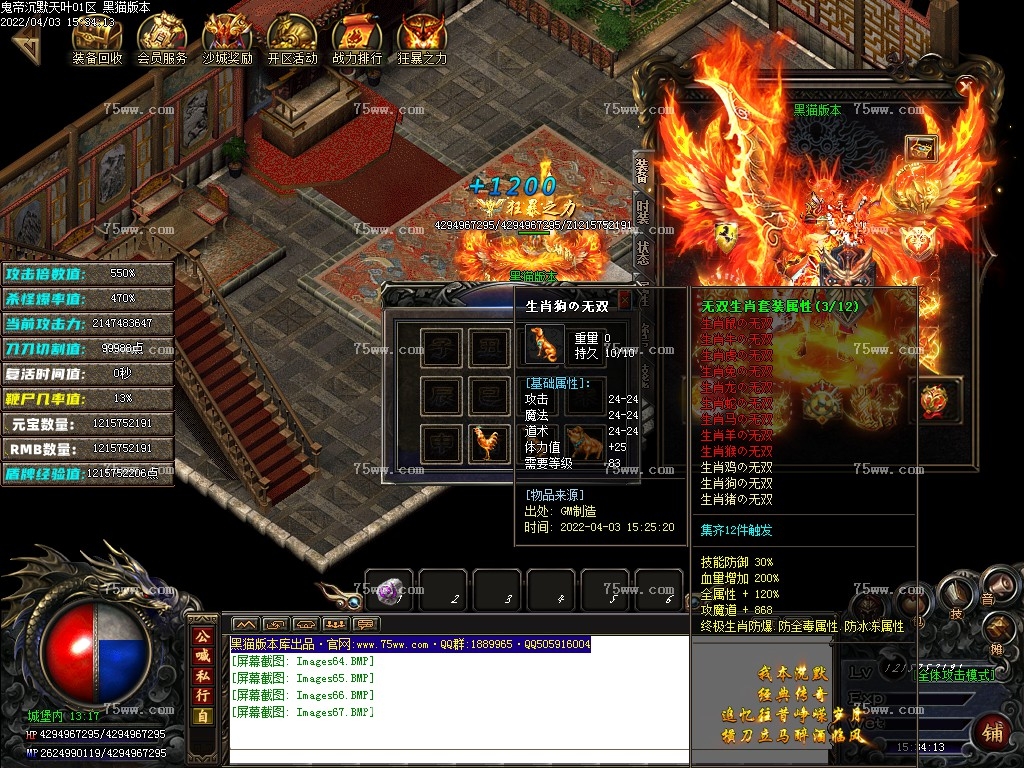Close the zodiac slots panel
The width and height of the screenshot is (1024, 768).
click(x=625, y=298)
